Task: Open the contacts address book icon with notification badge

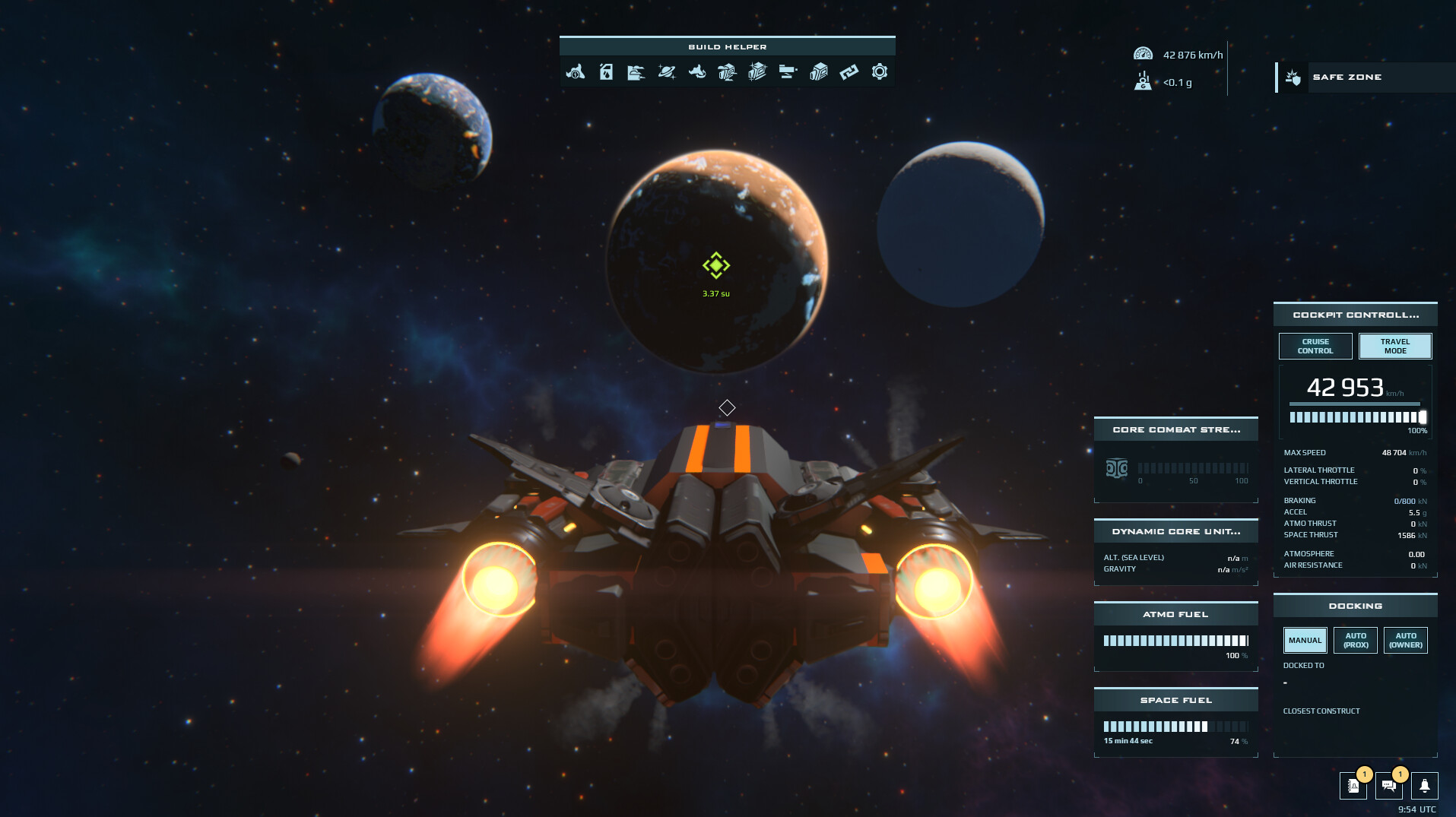Action: click(x=1354, y=787)
